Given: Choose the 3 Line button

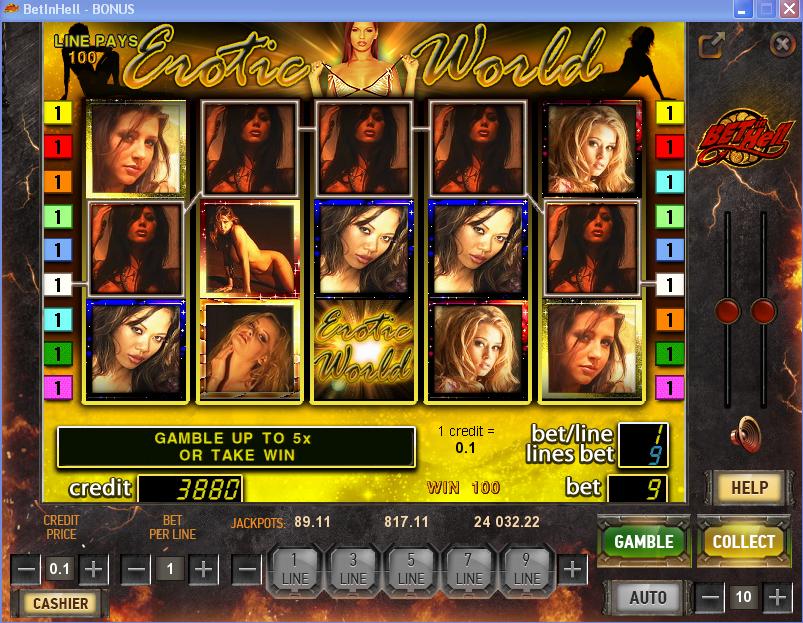Looking at the screenshot, I should pos(353,569).
